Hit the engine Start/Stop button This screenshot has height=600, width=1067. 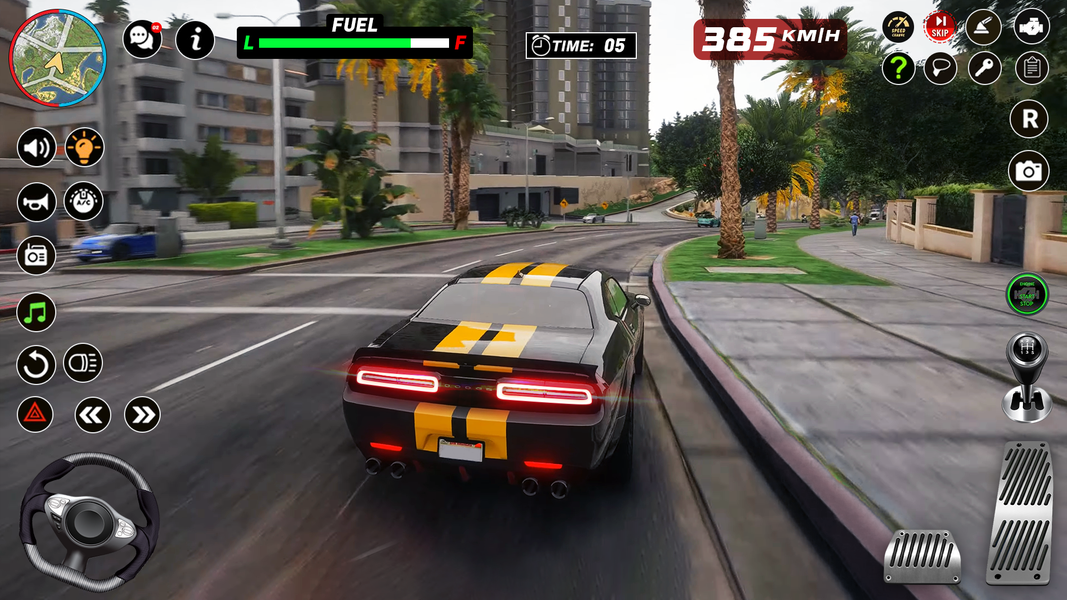pos(1027,294)
